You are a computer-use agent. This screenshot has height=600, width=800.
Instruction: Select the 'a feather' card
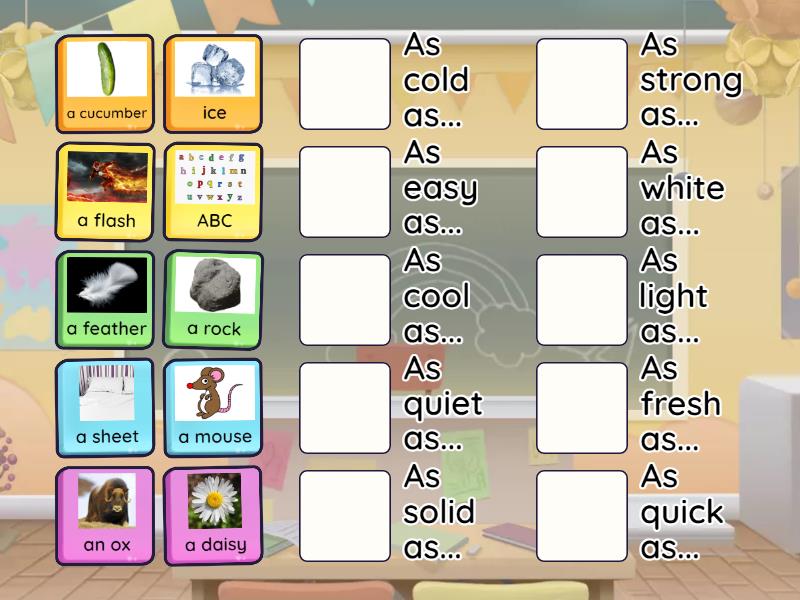[x=106, y=299]
